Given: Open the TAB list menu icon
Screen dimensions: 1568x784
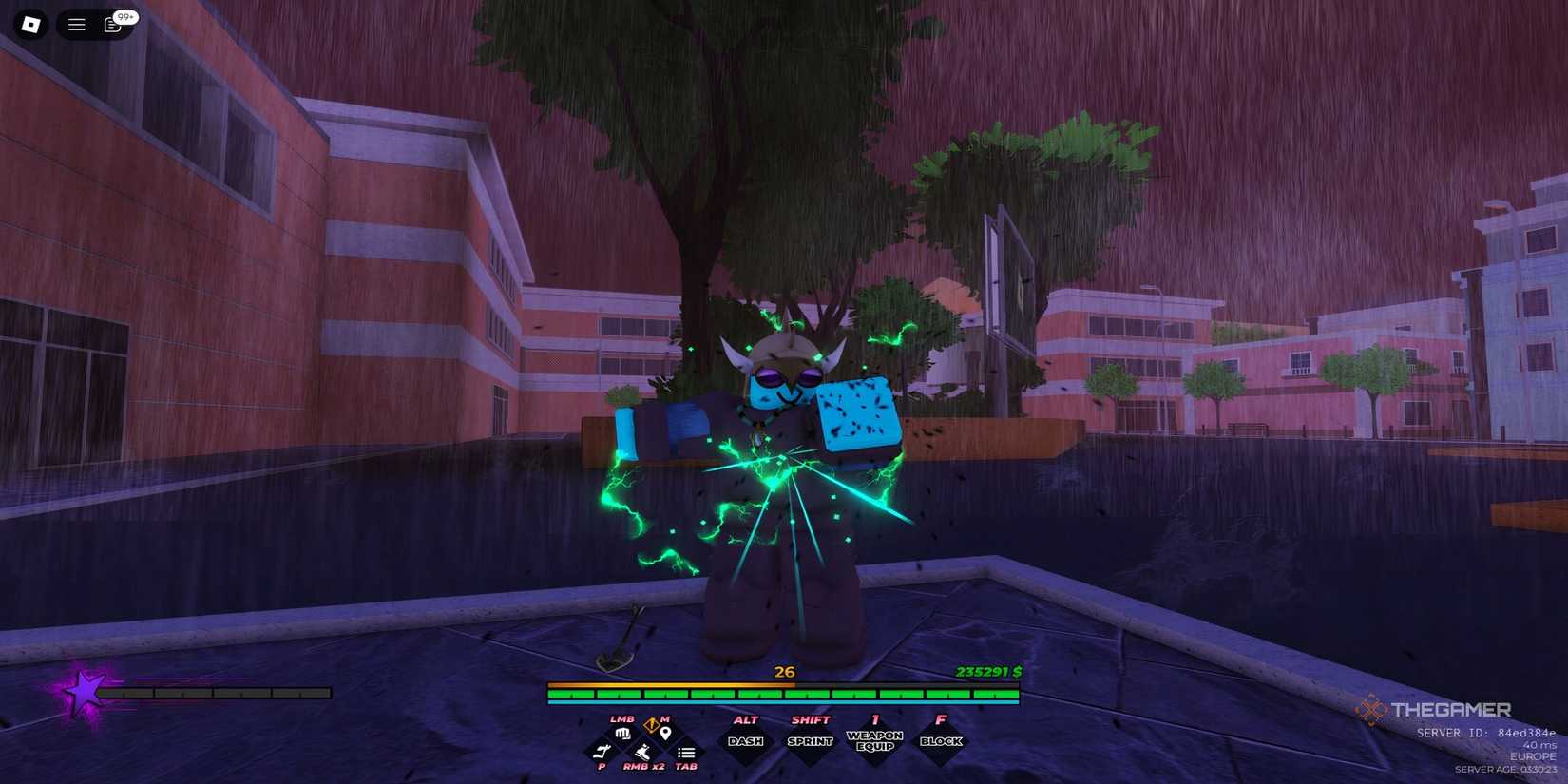Looking at the screenshot, I should [x=686, y=753].
